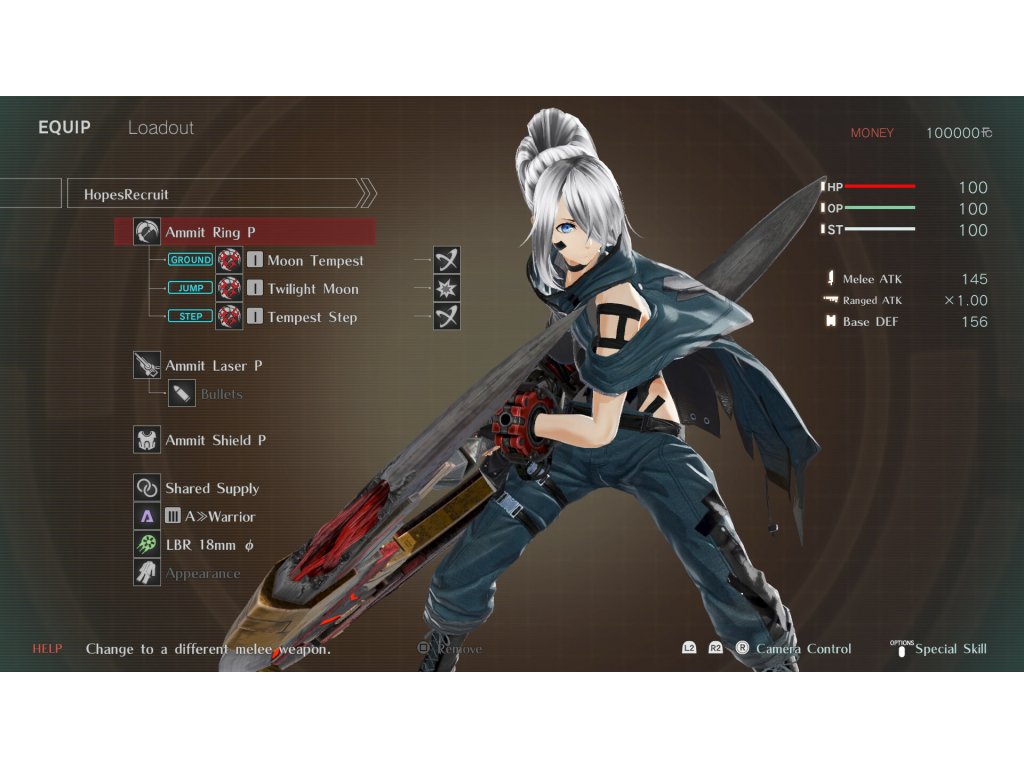This screenshot has width=1024, height=768.
Task: Open the Appearance option
Action: (202, 574)
